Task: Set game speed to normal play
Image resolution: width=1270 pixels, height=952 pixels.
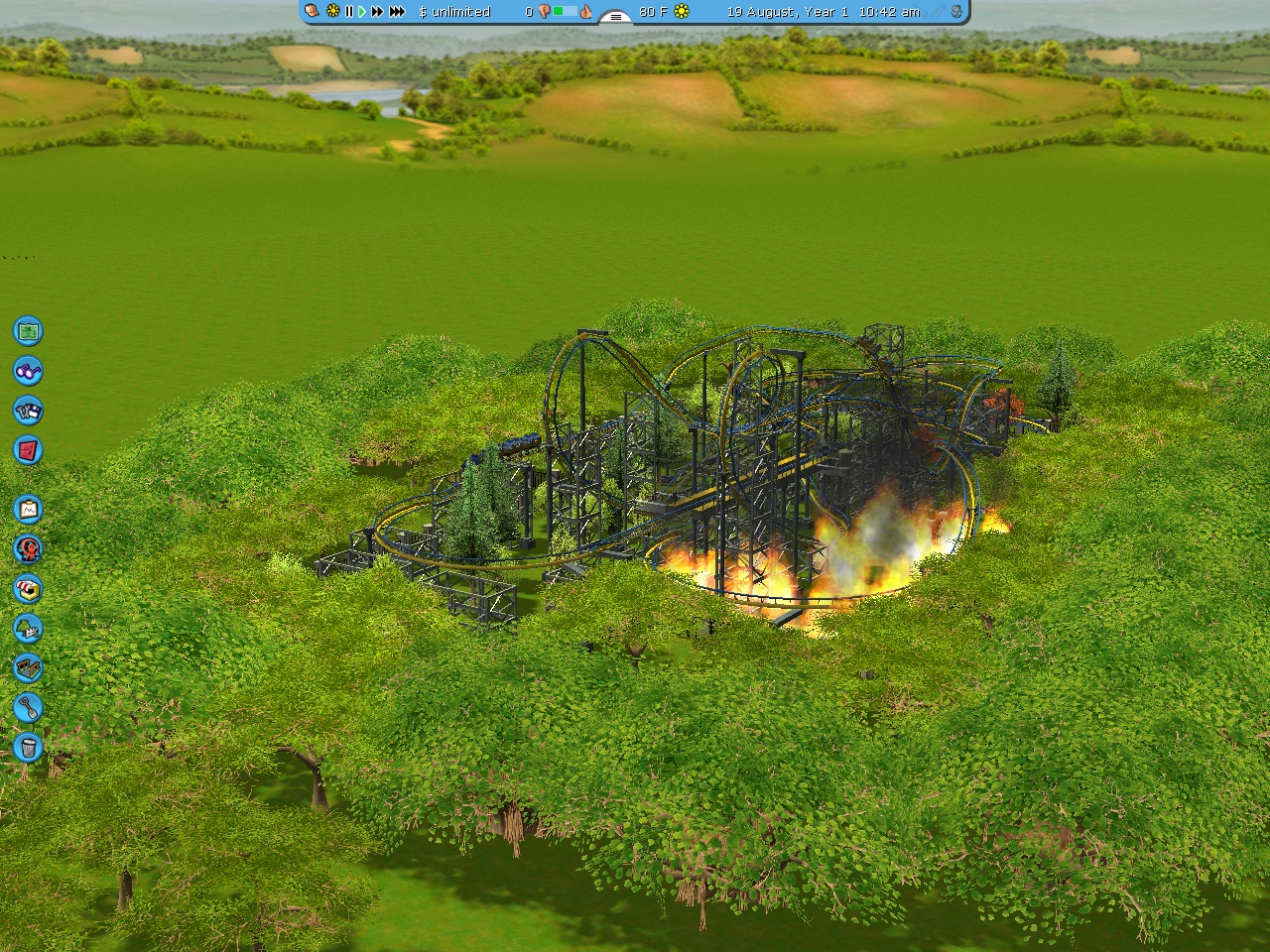Action: pos(362,12)
